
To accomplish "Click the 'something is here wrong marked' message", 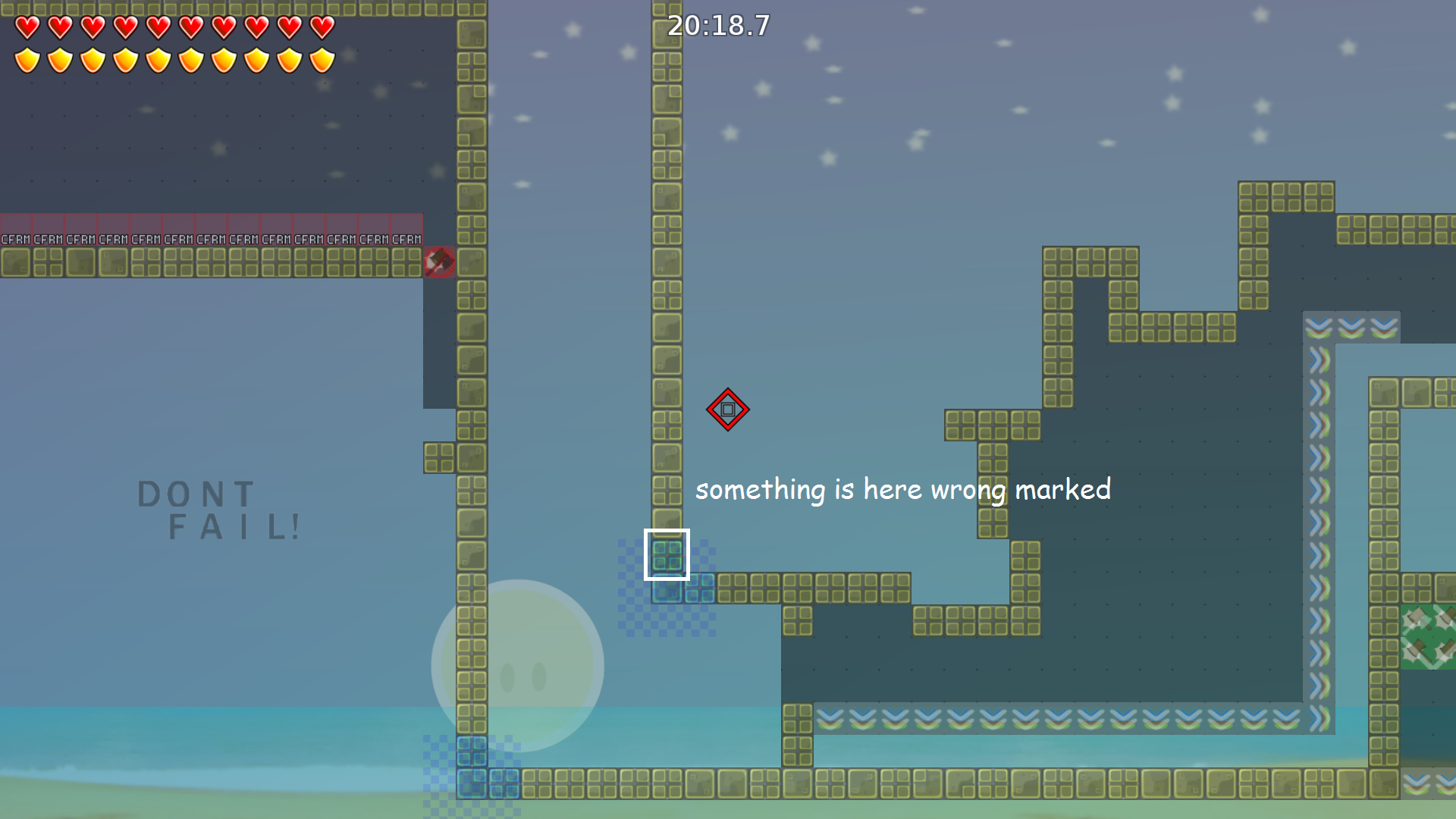I will pos(904,490).
